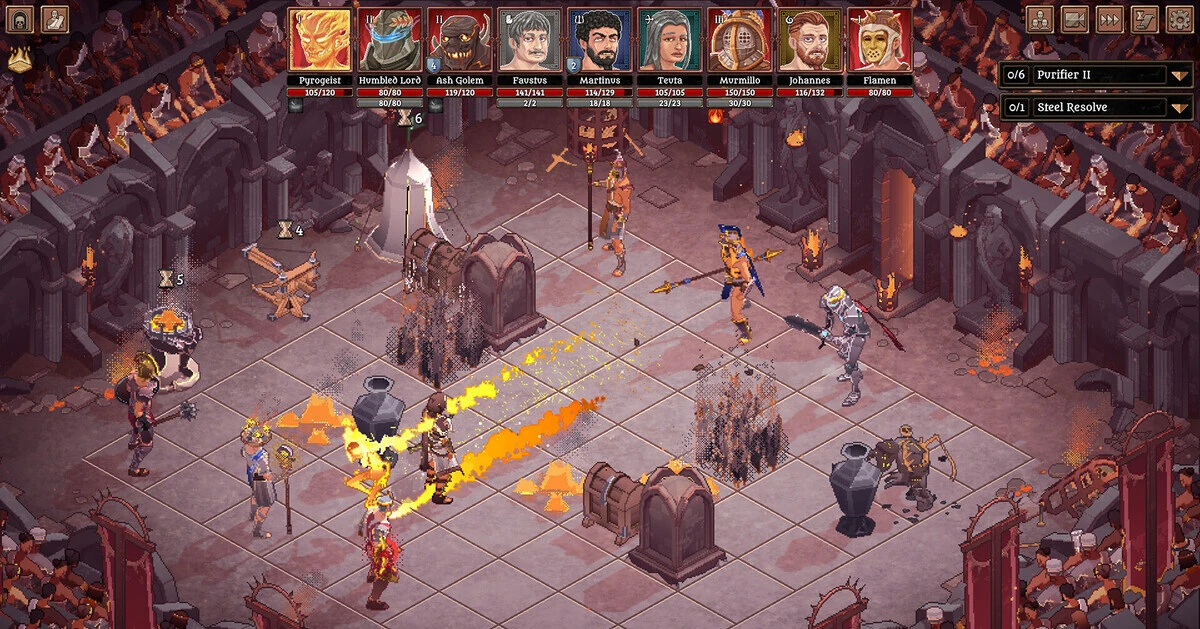
Task: Expand the Purifier II objective
Action: coord(1180,75)
